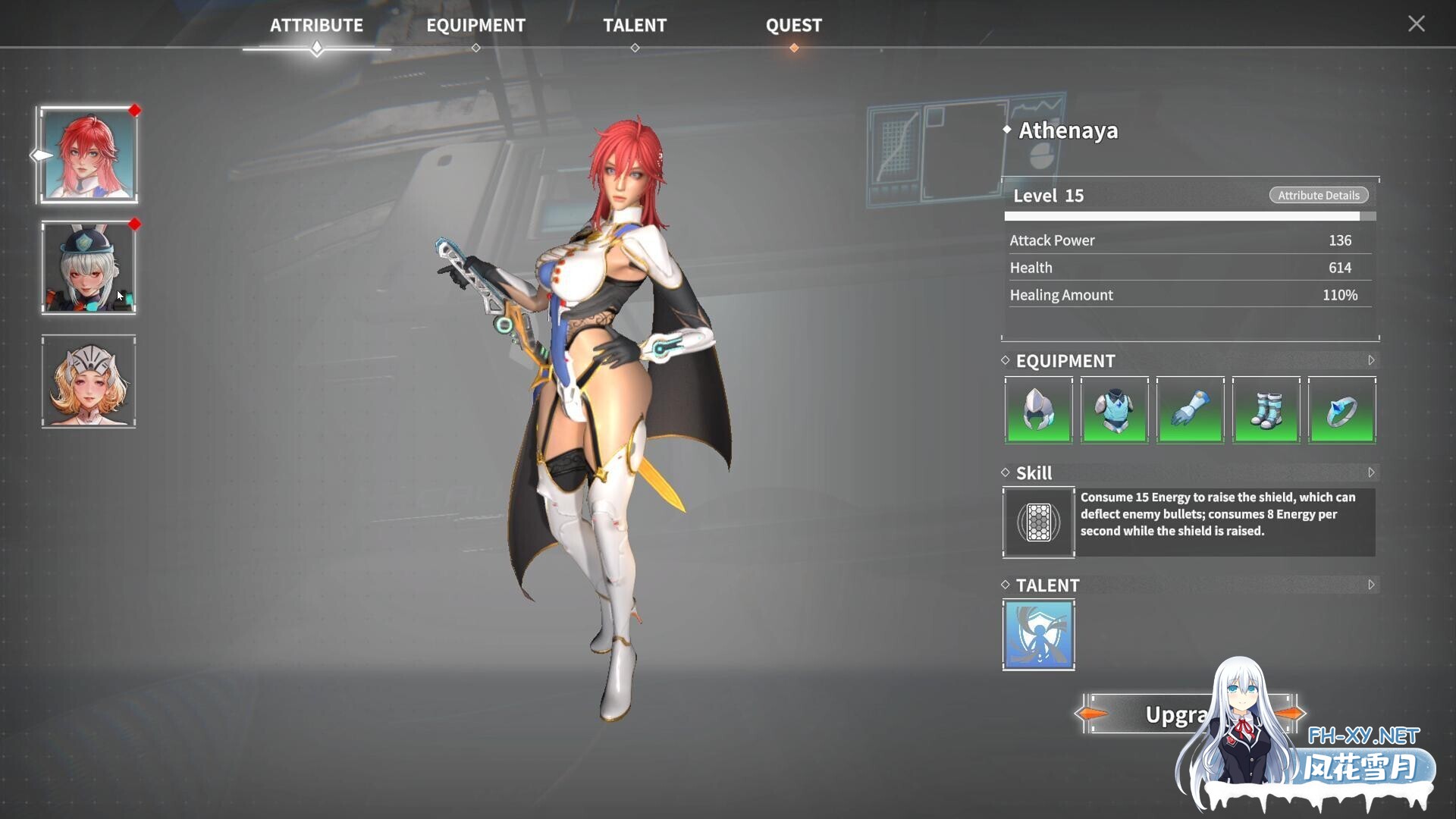
Task: Select the gauntlet equipment slot
Action: pyautogui.click(x=1190, y=410)
